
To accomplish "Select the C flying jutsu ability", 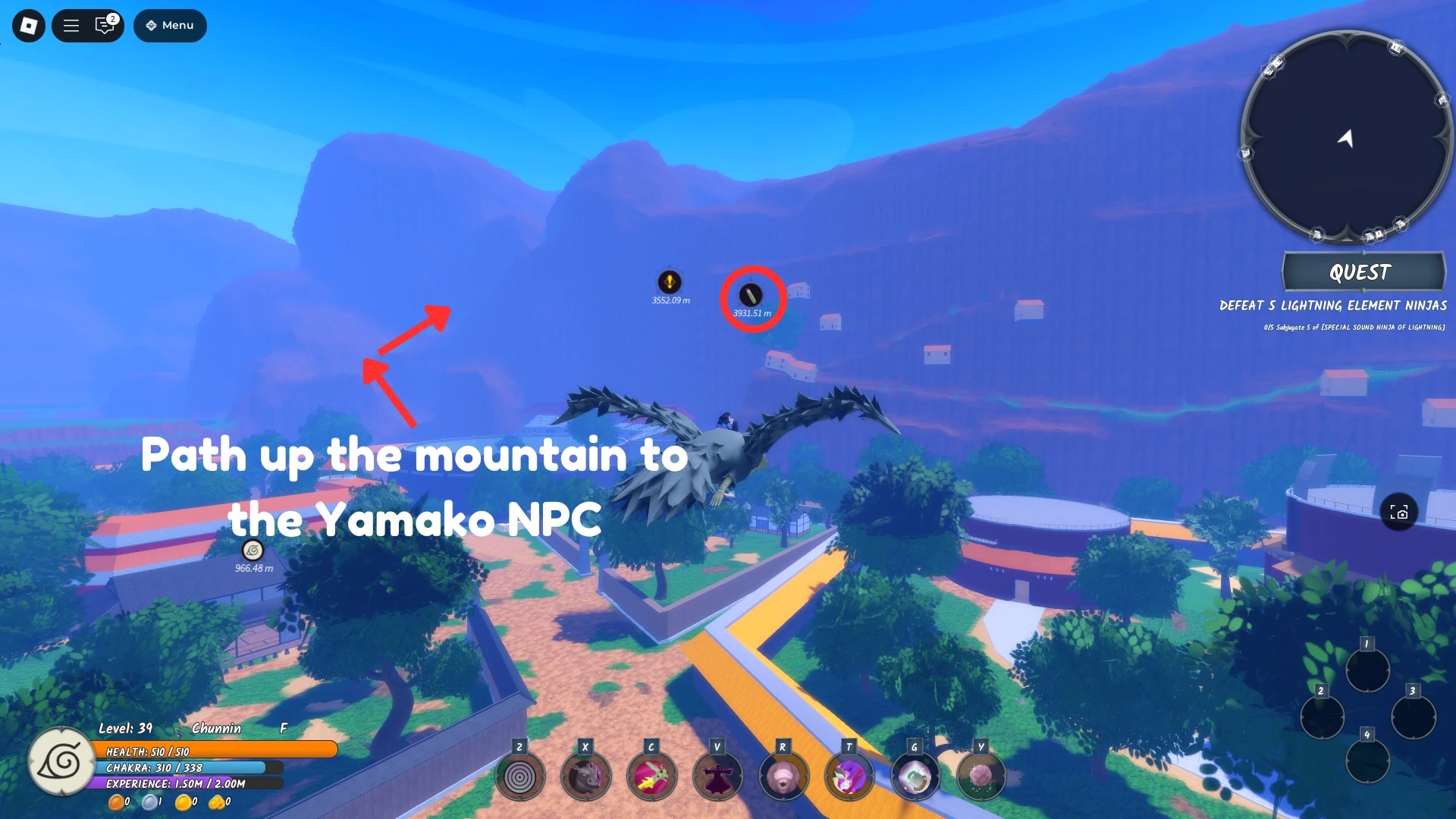I will pyautogui.click(x=652, y=775).
